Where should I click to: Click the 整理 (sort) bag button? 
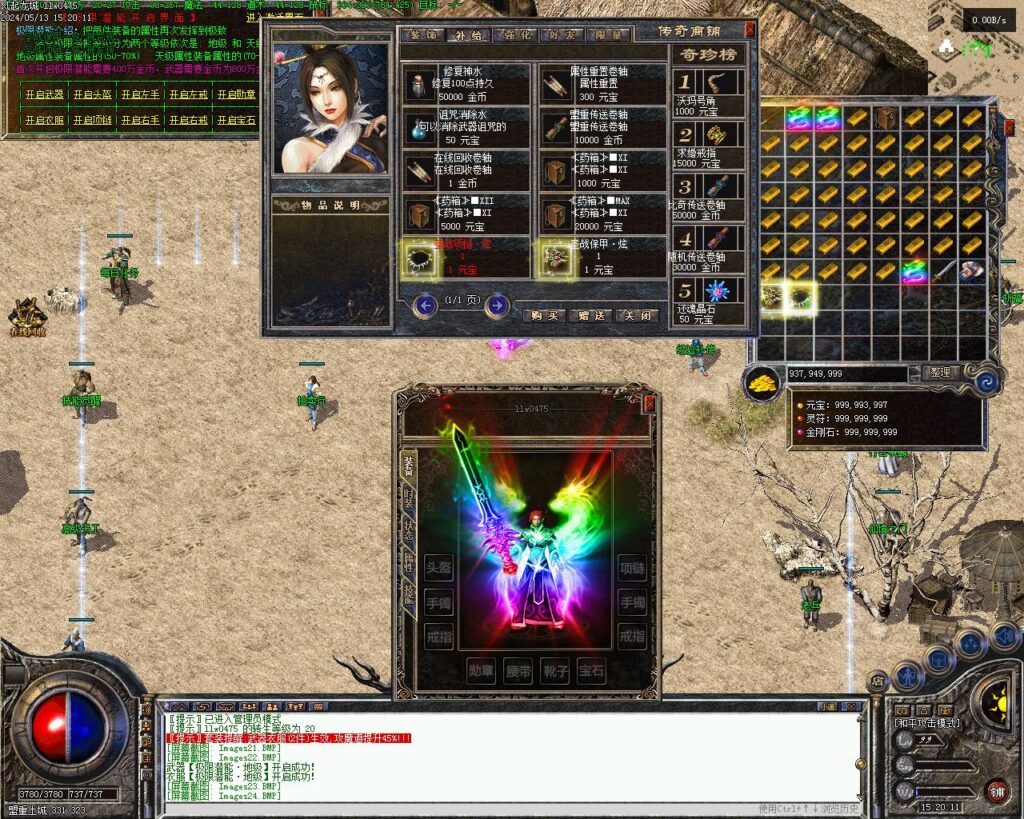(939, 372)
